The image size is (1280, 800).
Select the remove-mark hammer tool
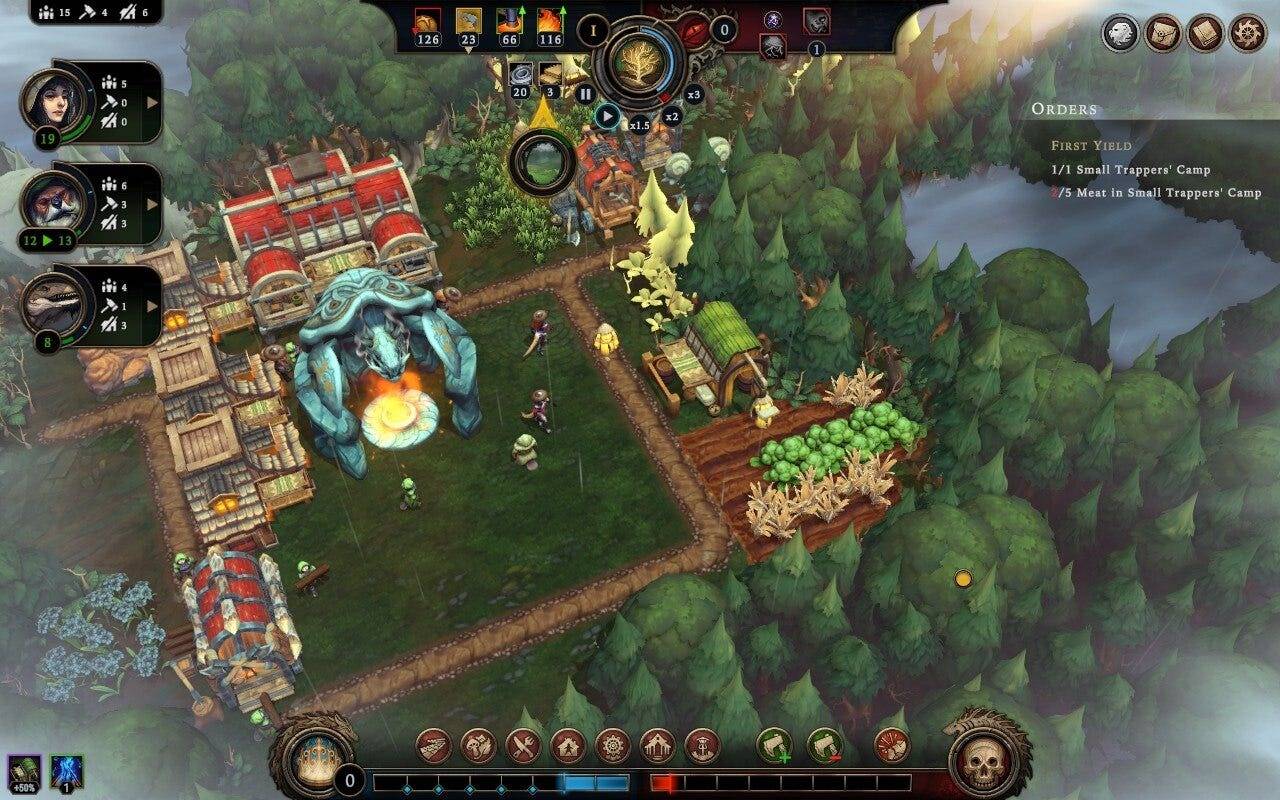[x=824, y=745]
